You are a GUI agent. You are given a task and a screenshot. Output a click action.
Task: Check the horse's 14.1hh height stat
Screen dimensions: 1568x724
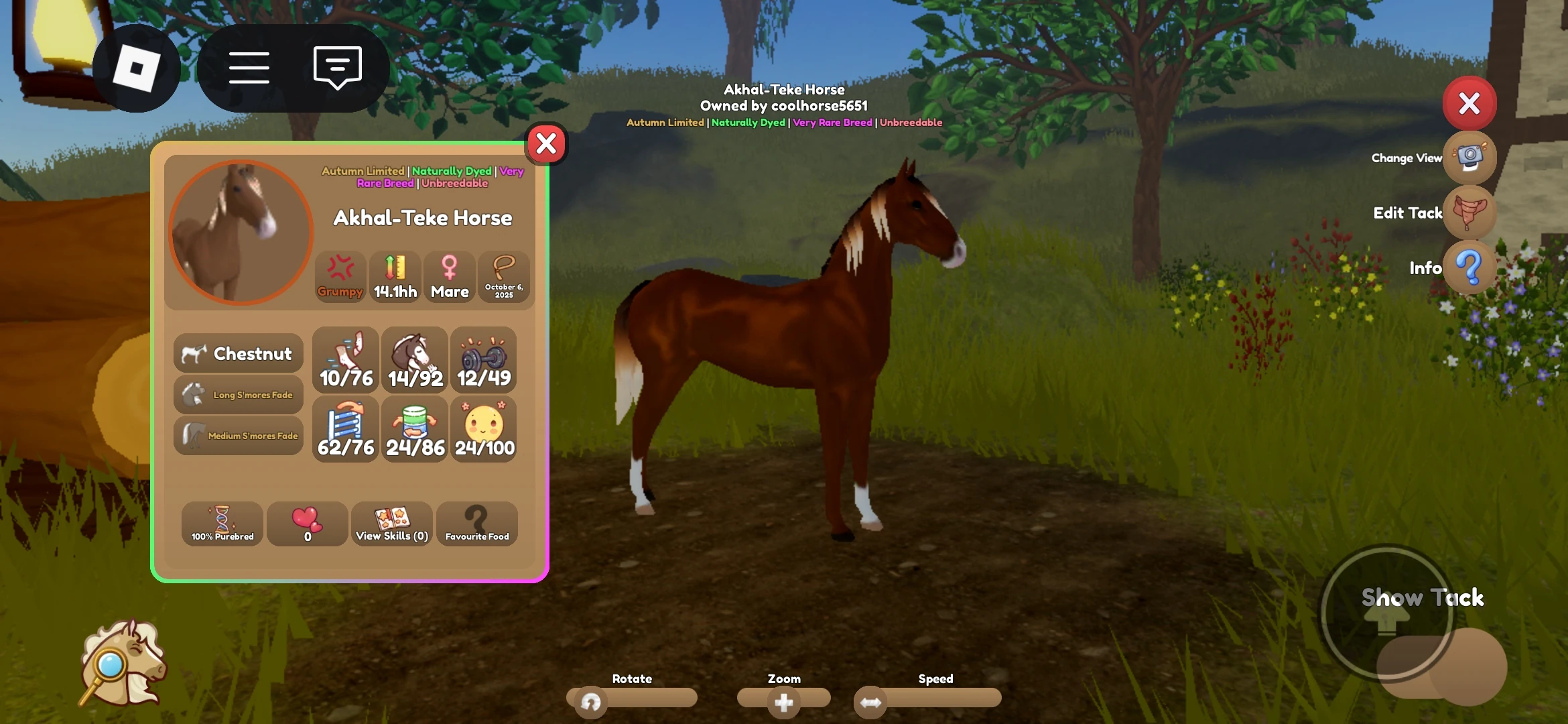pyautogui.click(x=394, y=276)
